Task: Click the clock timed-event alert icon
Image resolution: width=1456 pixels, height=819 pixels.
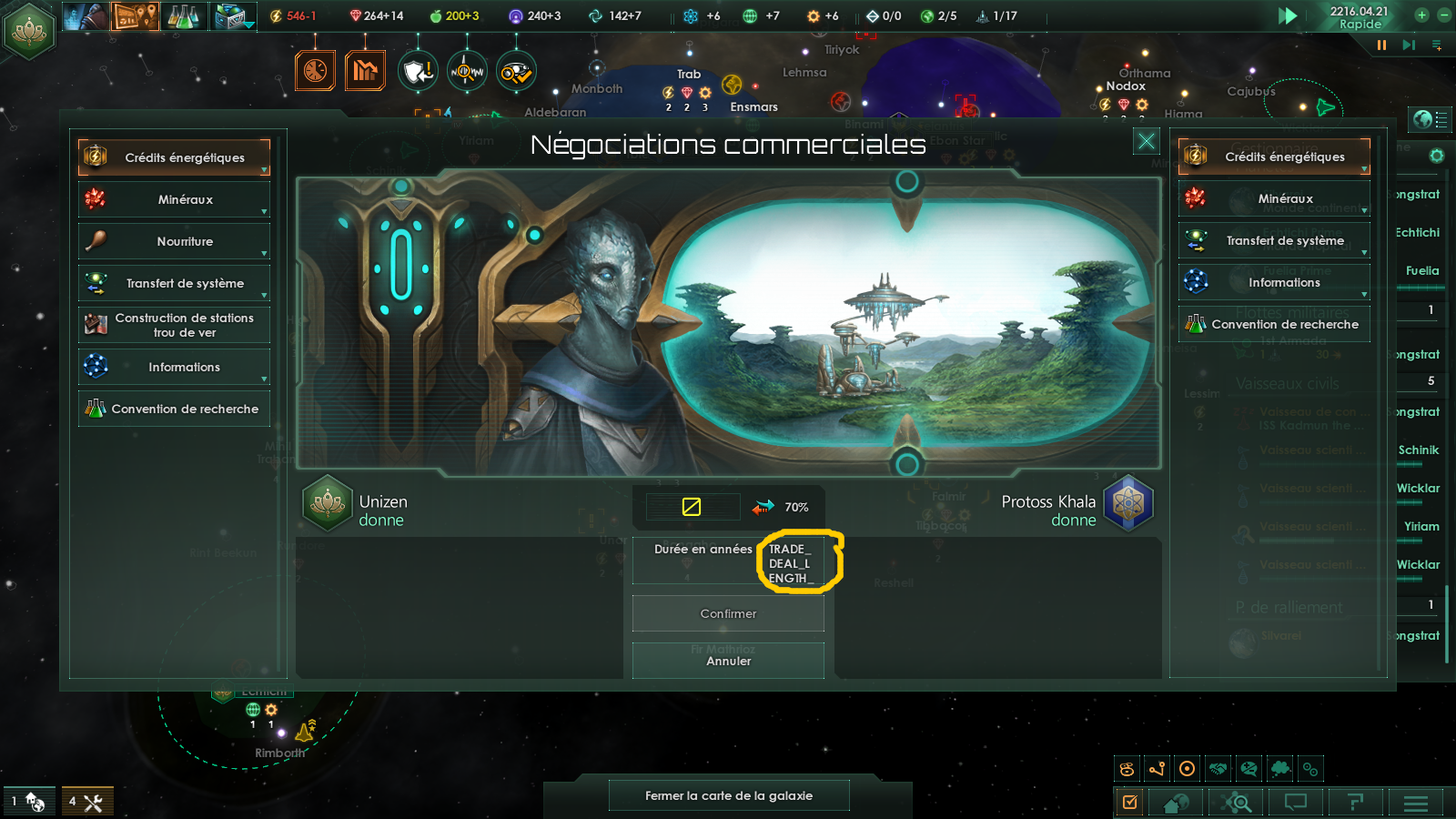Action: [315, 70]
